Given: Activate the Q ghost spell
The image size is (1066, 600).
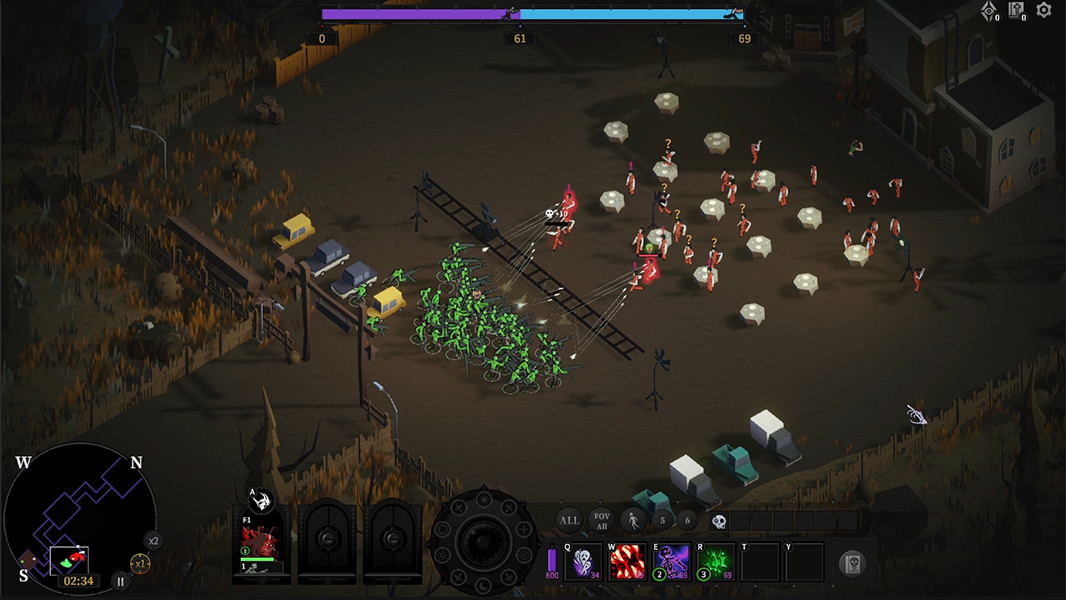Looking at the screenshot, I should click(x=584, y=562).
